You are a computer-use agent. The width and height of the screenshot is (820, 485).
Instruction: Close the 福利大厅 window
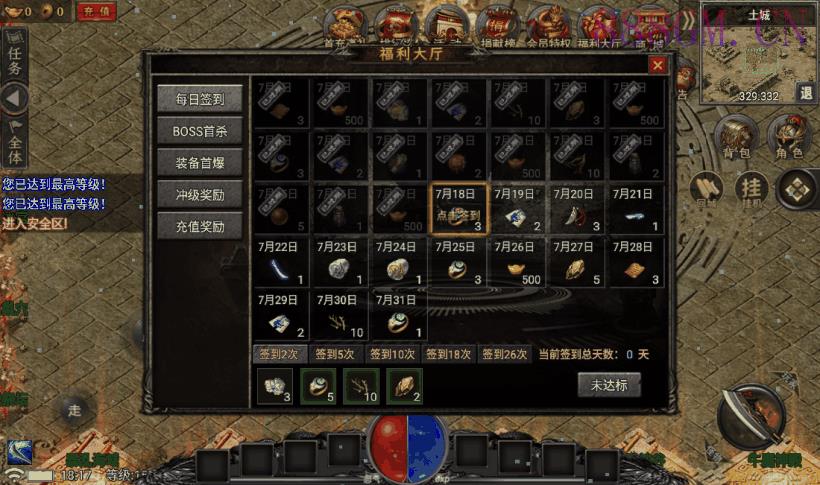(657, 65)
